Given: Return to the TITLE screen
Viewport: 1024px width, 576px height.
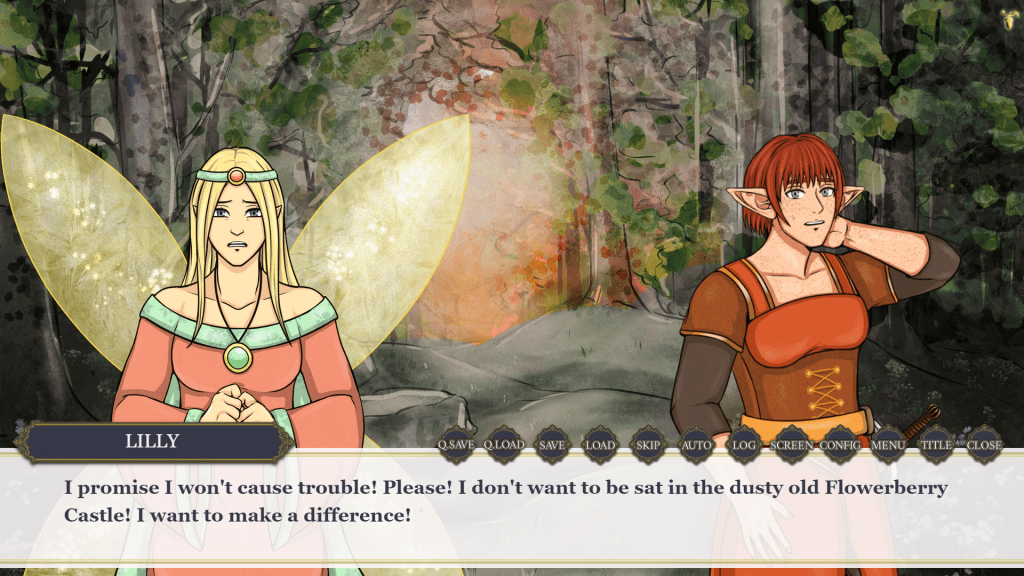Looking at the screenshot, I should [x=936, y=445].
